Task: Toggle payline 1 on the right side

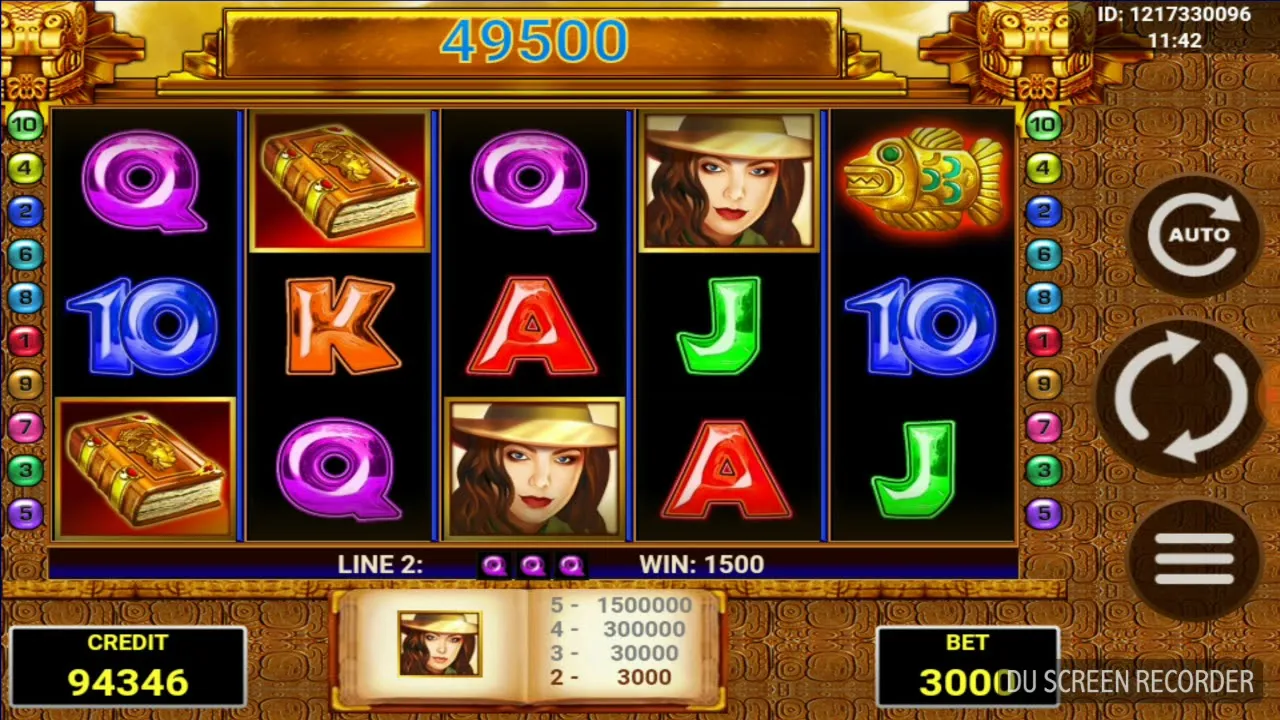Action: click(x=1043, y=339)
